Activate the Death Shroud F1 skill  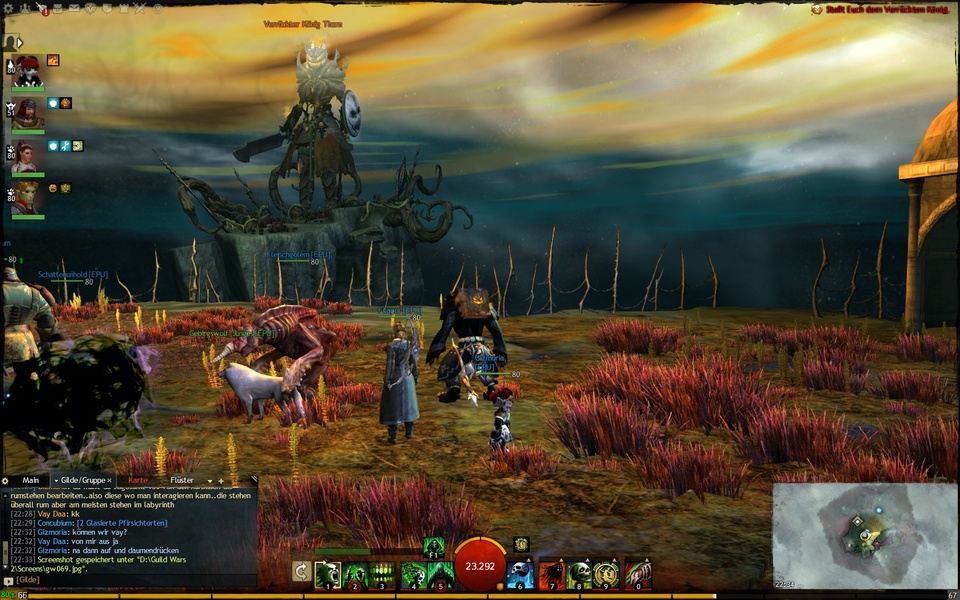[x=433, y=546]
